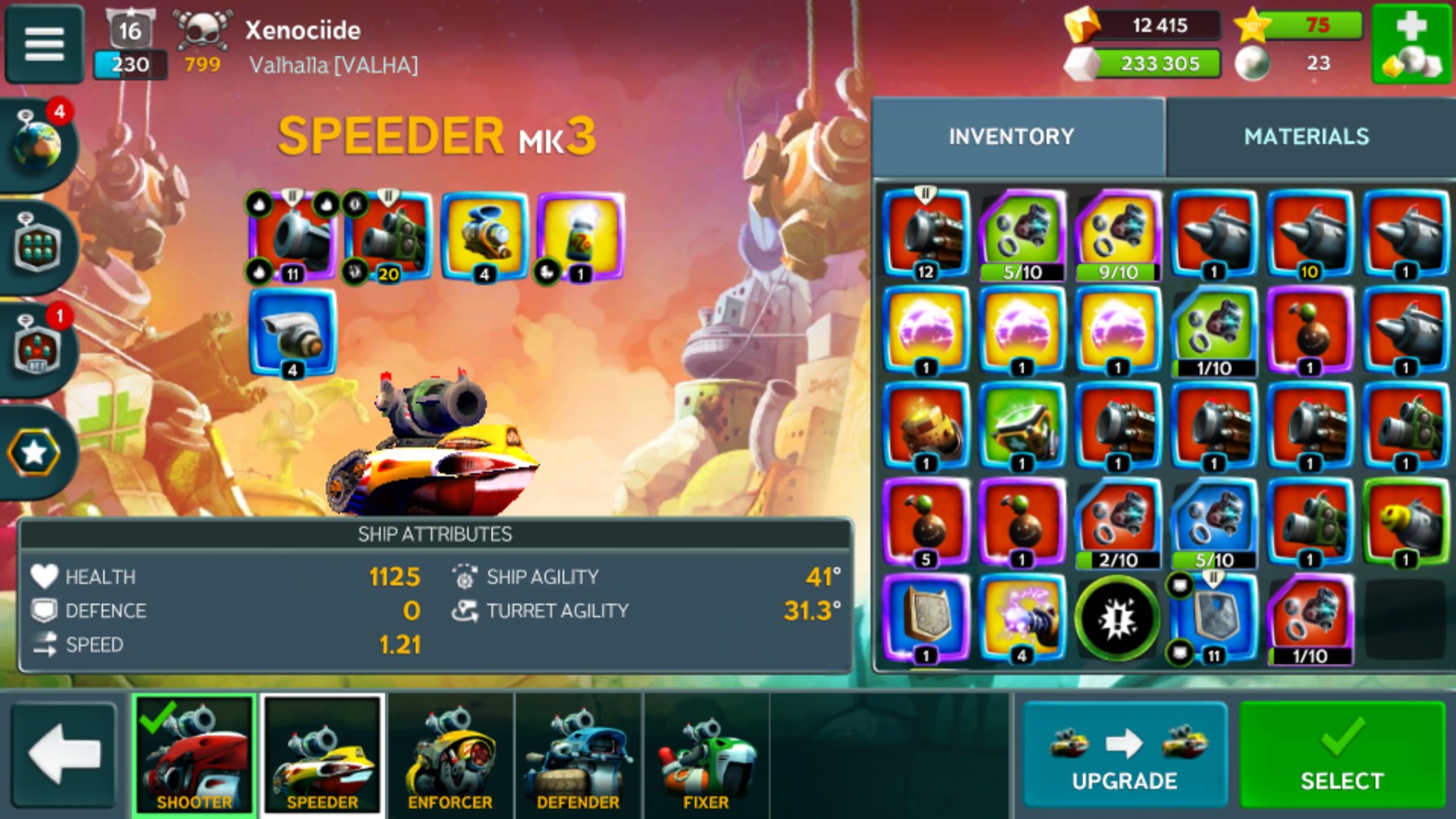The image size is (1456, 819).
Task: Tap the black explosion icon slot
Action: click(x=1118, y=618)
